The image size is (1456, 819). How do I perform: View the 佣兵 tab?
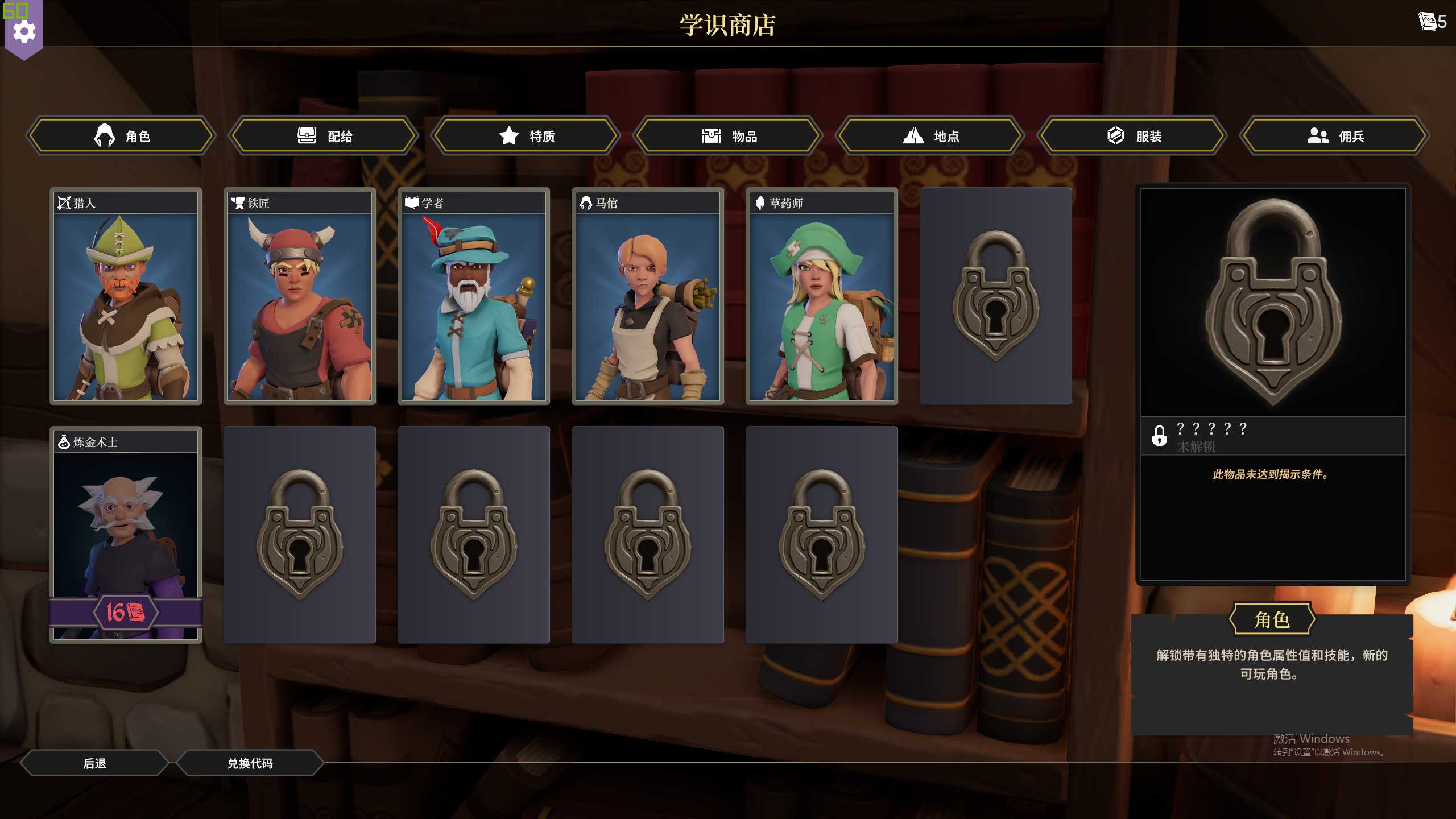point(1334,136)
